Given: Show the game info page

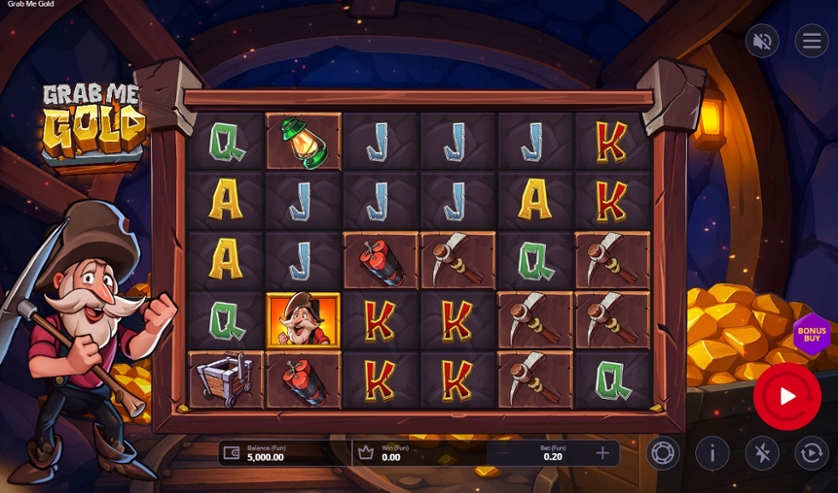Looking at the screenshot, I should click(712, 453).
